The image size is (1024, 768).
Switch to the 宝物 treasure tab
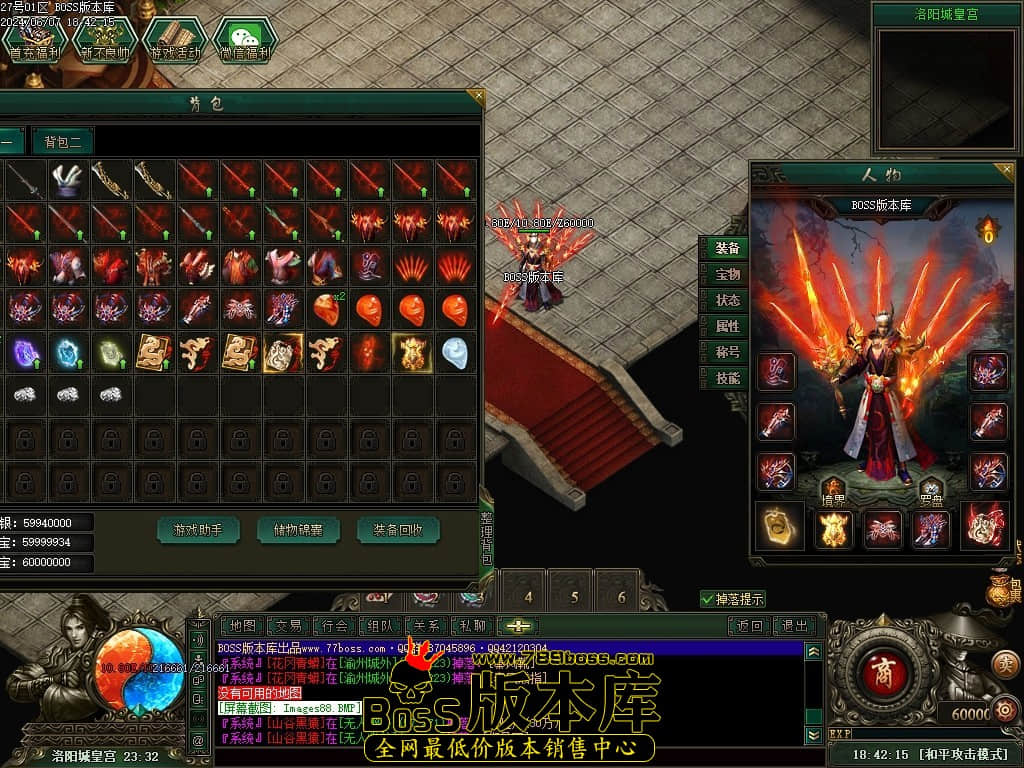(727, 274)
